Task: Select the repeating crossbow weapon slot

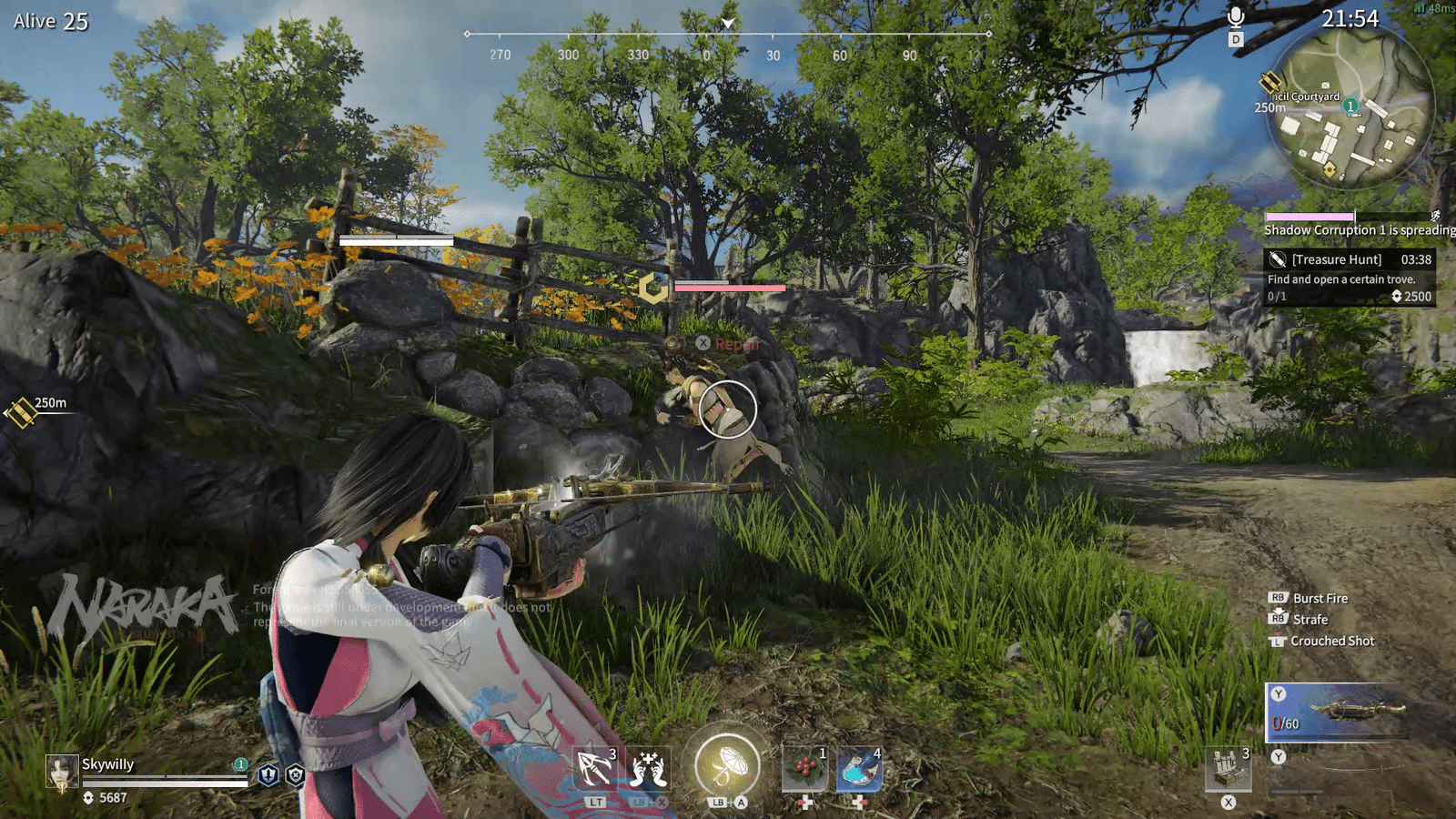Action: pos(1334,712)
